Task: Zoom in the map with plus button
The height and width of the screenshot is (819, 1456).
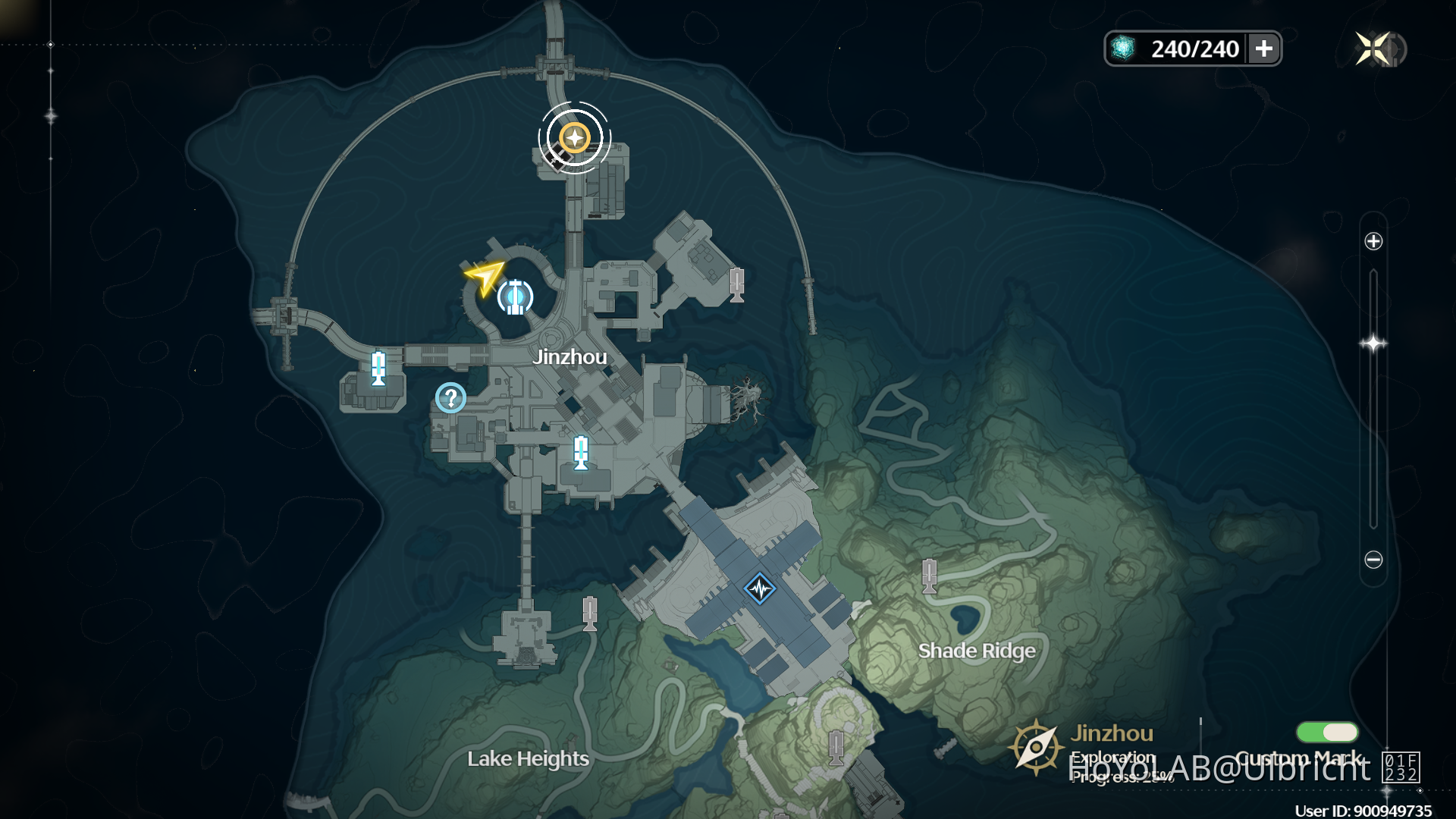Action: pos(1373,241)
